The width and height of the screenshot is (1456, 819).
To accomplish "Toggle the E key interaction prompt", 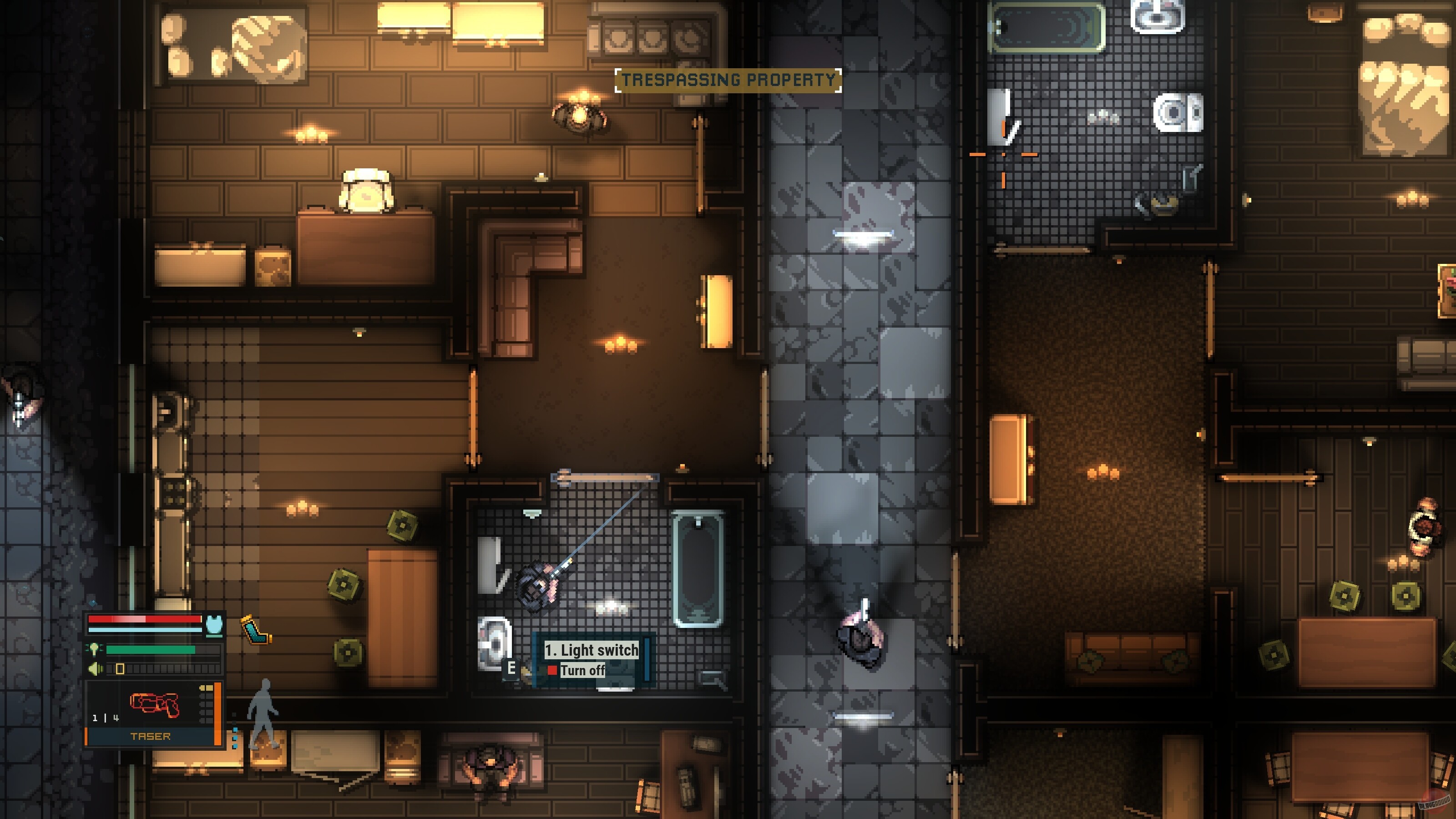I will tap(511, 669).
